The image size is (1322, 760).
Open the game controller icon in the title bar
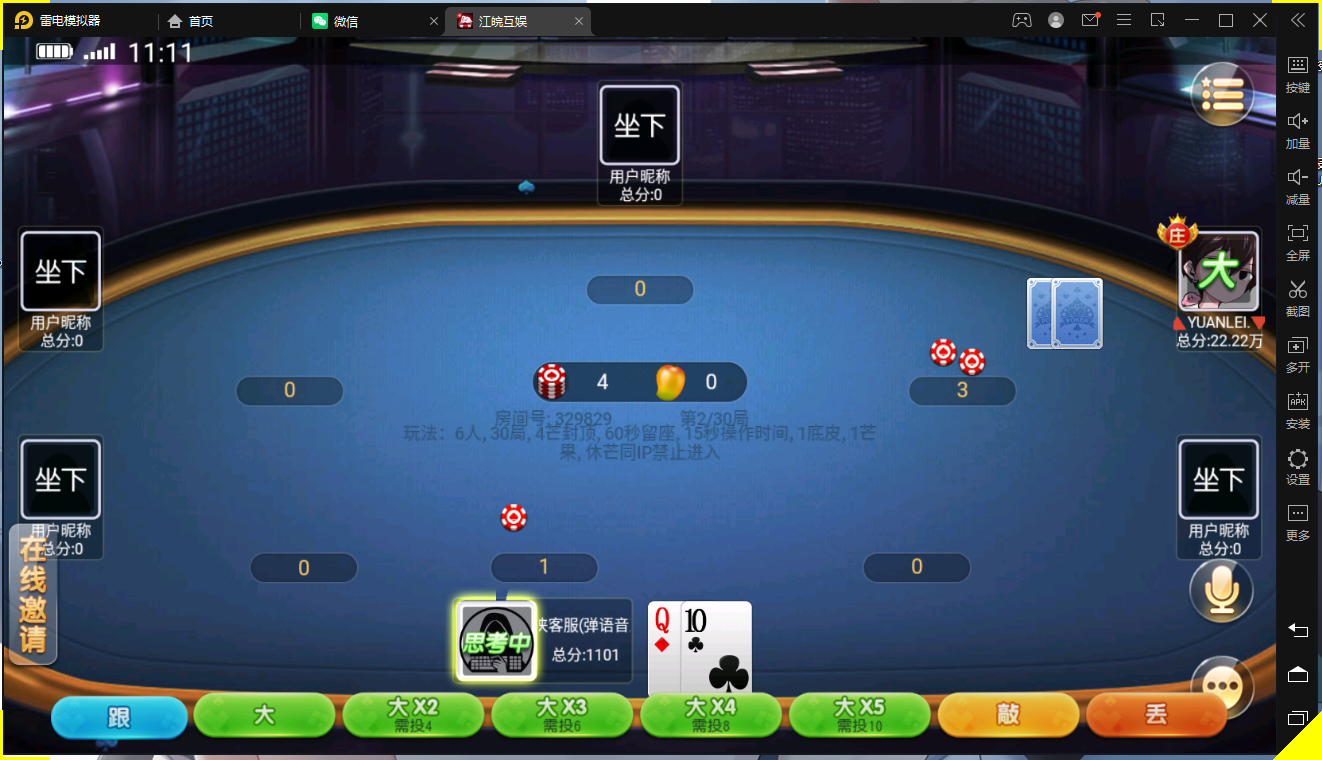pyautogui.click(x=1022, y=19)
